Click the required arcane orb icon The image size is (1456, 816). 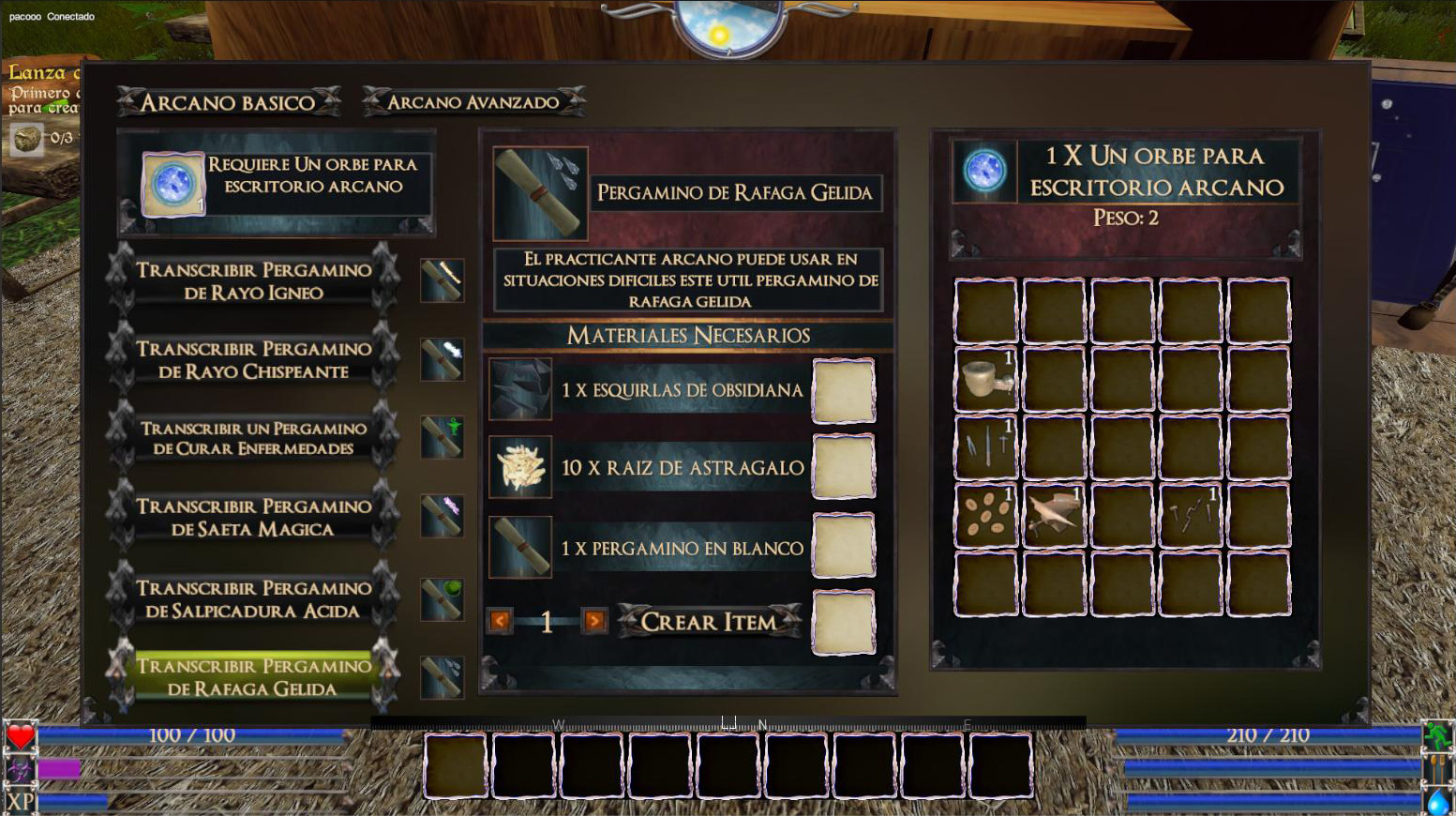tap(173, 184)
